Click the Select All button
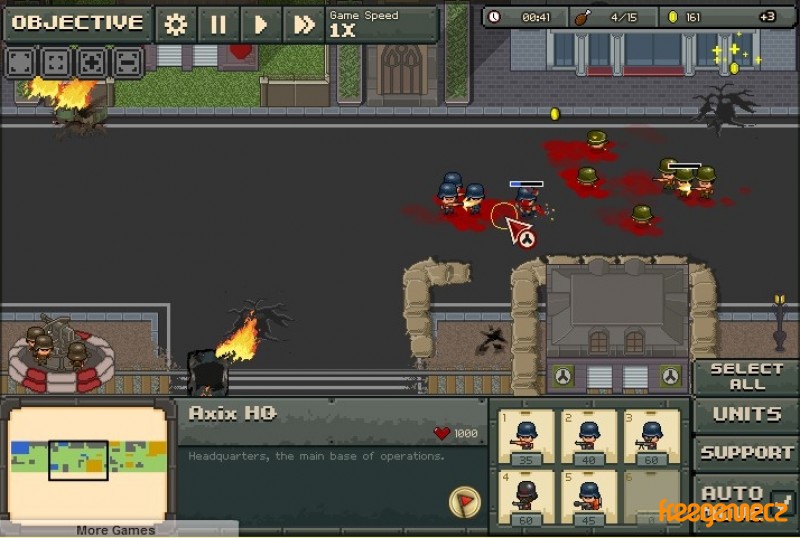Viewport: 800px width, 538px height. click(x=746, y=376)
